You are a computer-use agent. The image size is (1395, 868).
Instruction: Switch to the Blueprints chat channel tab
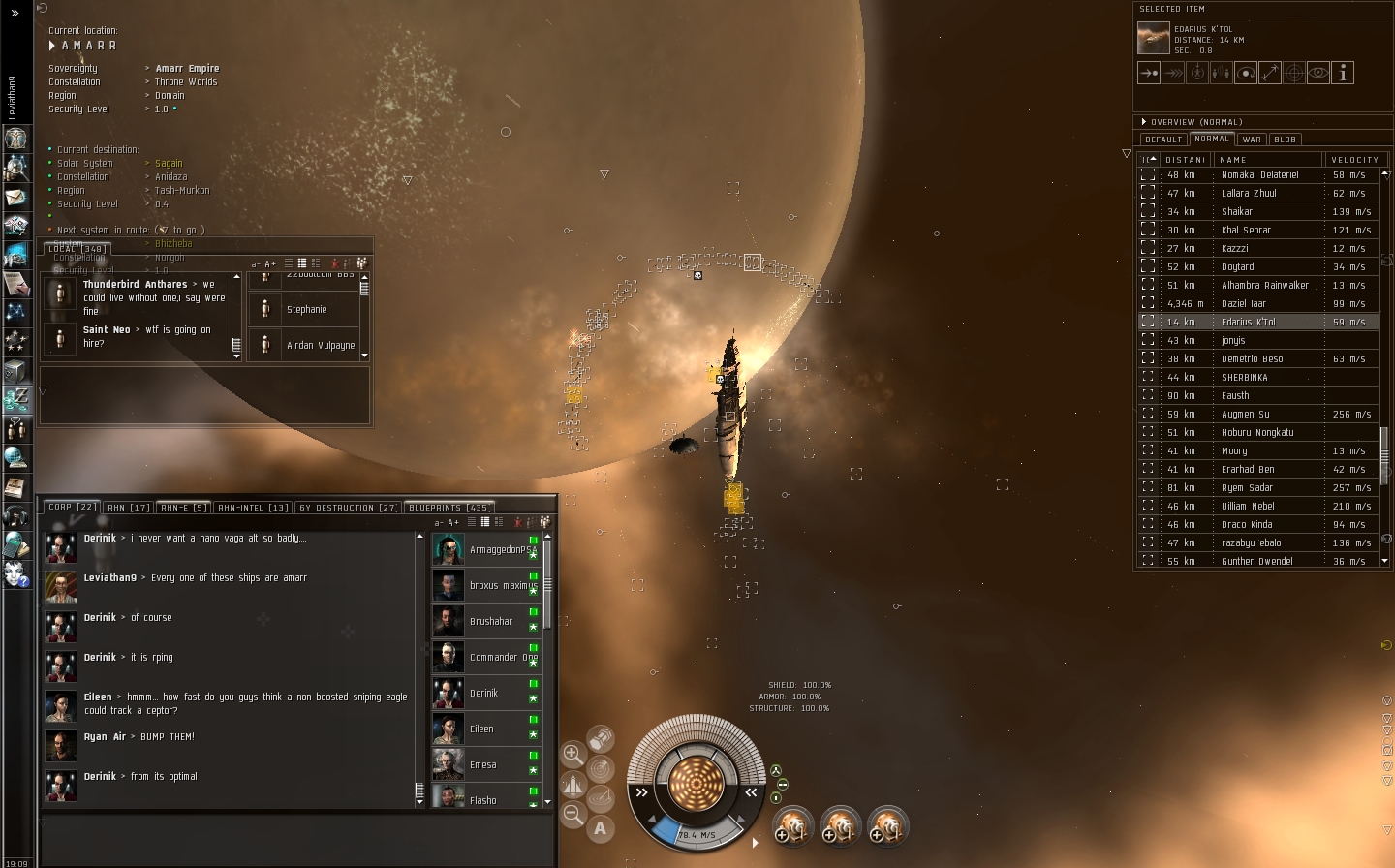point(449,508)
